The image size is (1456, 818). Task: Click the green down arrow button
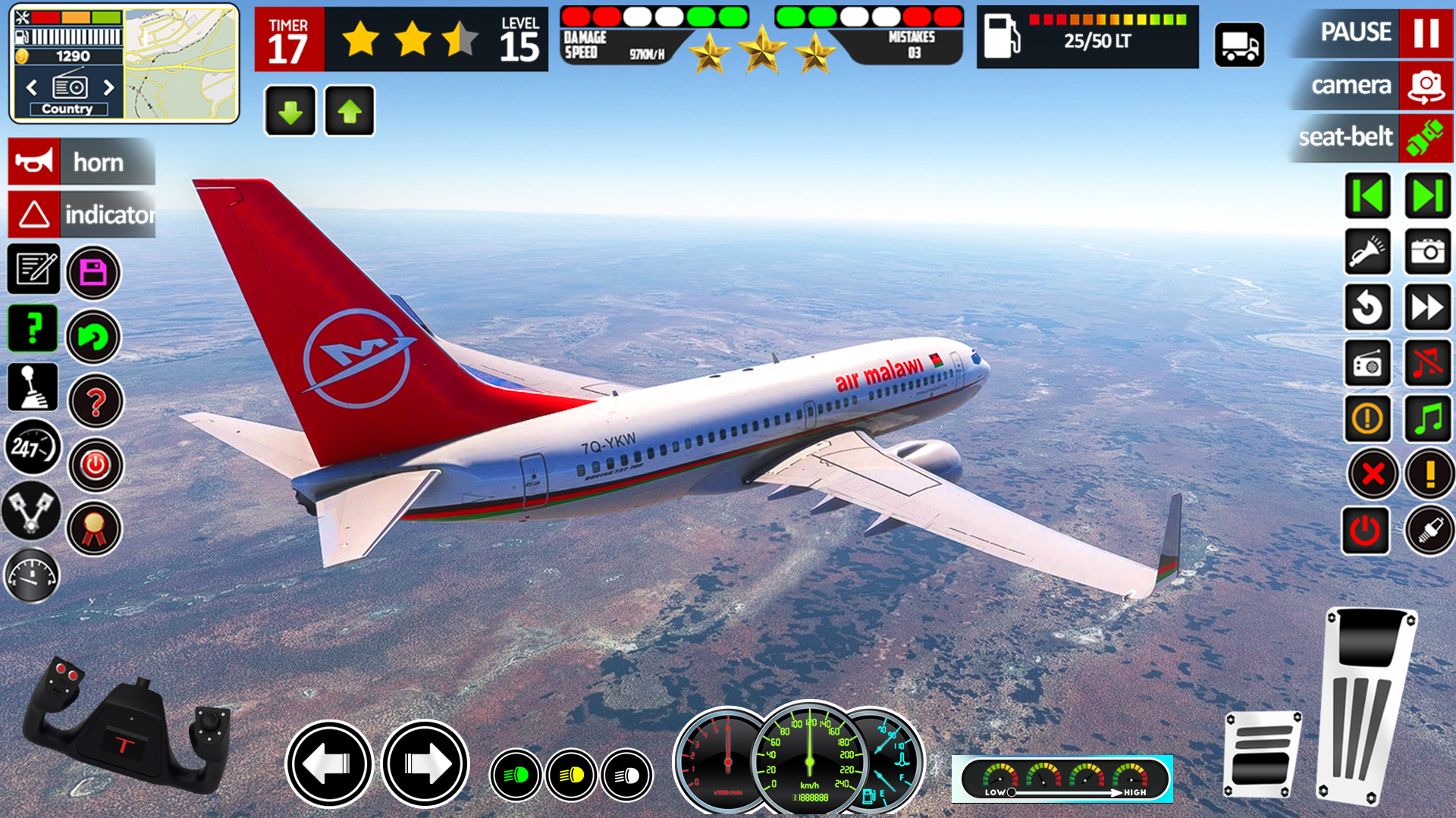290,111
